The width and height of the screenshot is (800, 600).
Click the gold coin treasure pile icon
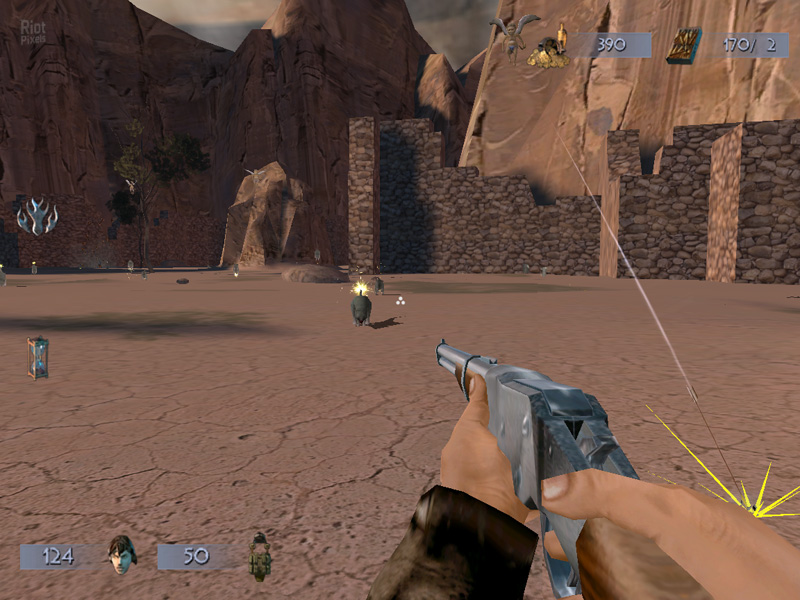[x=549, y=50]
